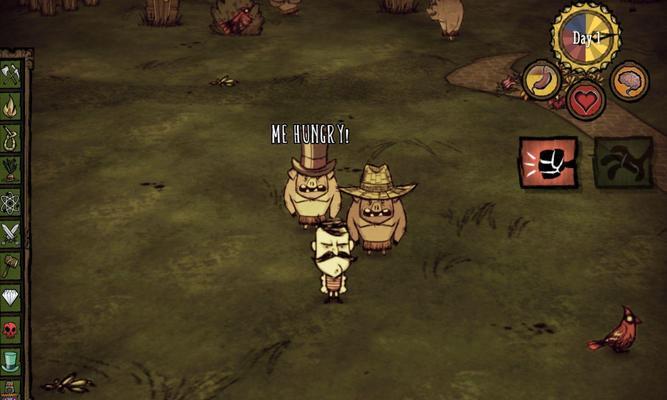Image resolution: width=667 pixels, height=400 pixels.
Task: Open the Magic red skull crafting tab
Action: click(x=11, y=329)
